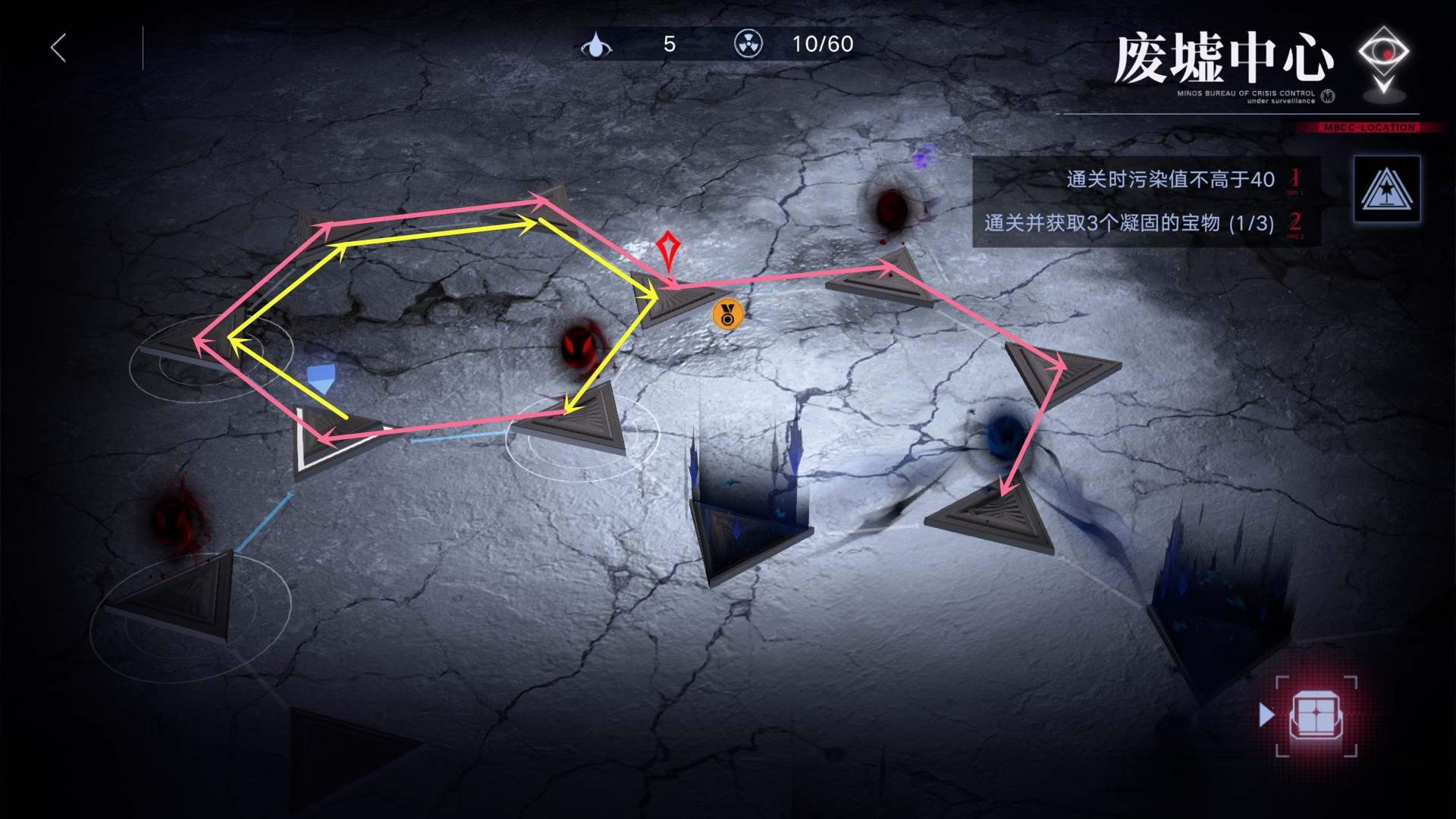Viewport: 1456px width, 819px height.
Task: Select the red diamond map marker
Action: (667, 249)
